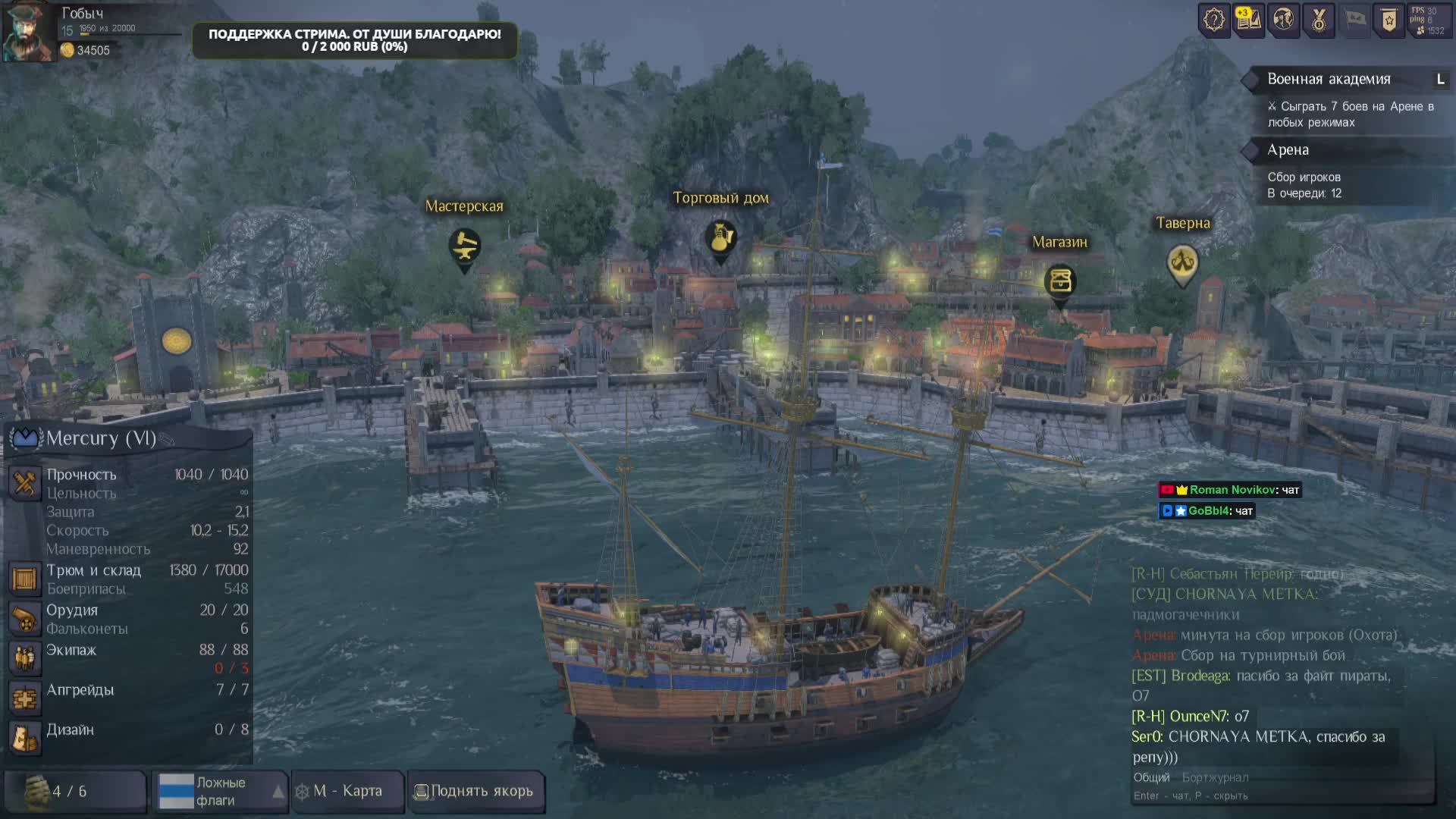Screen dimensions: 1456x819
Task: Show the medal achievements icon
Action: click(1319, 20)
